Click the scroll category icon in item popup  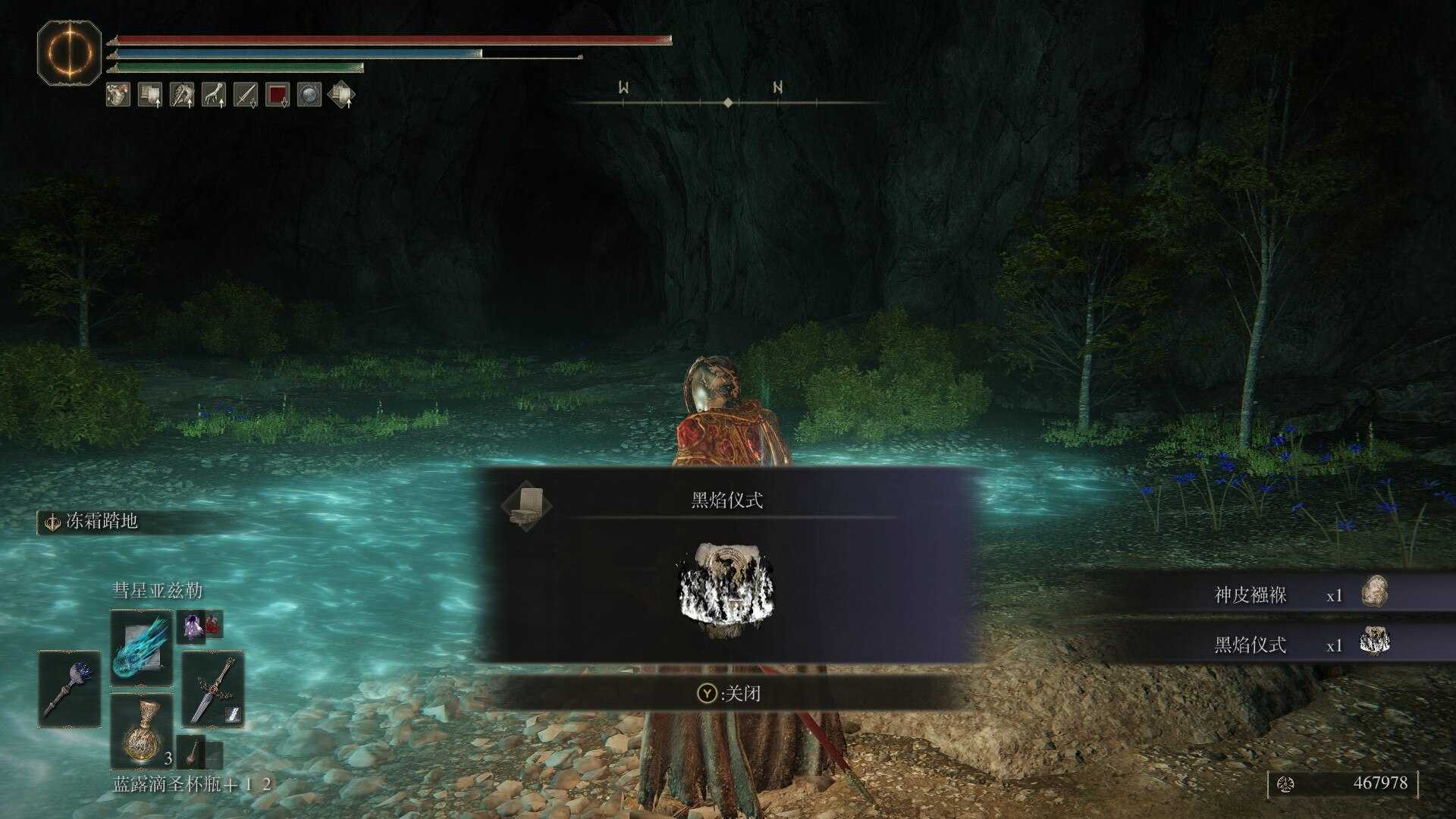point(526,504)
